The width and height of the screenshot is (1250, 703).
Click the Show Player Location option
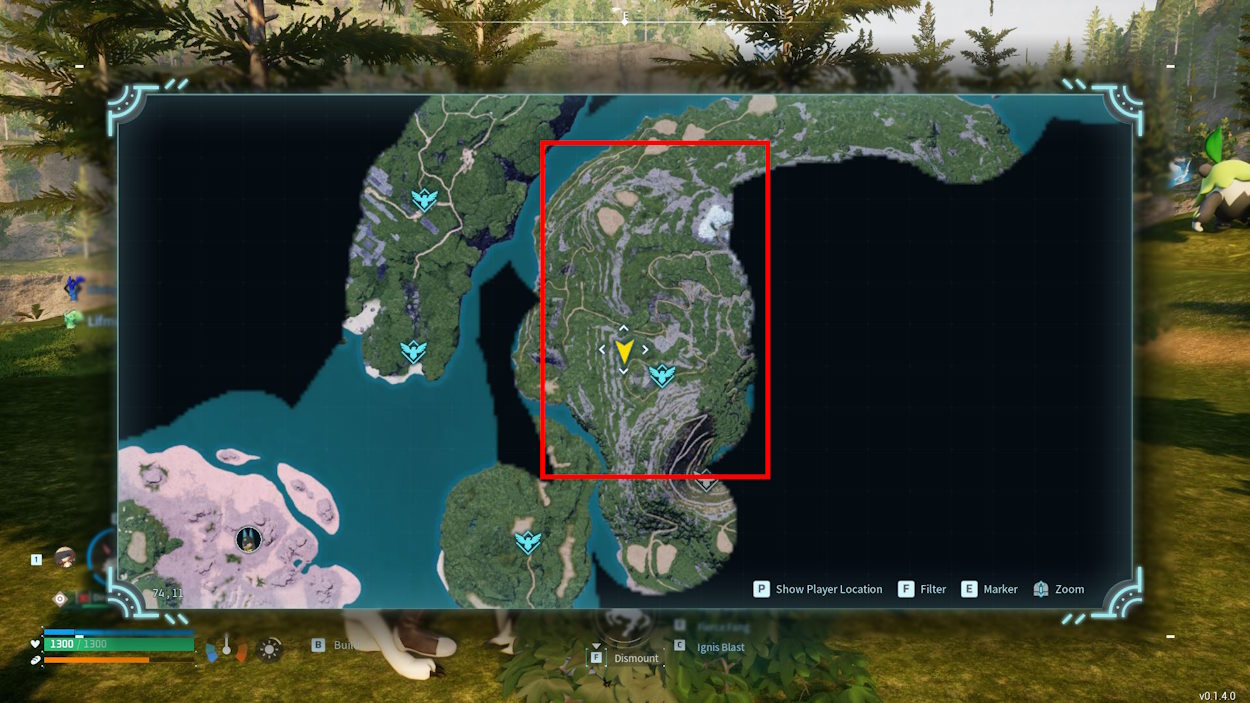[x=819, y=589]
